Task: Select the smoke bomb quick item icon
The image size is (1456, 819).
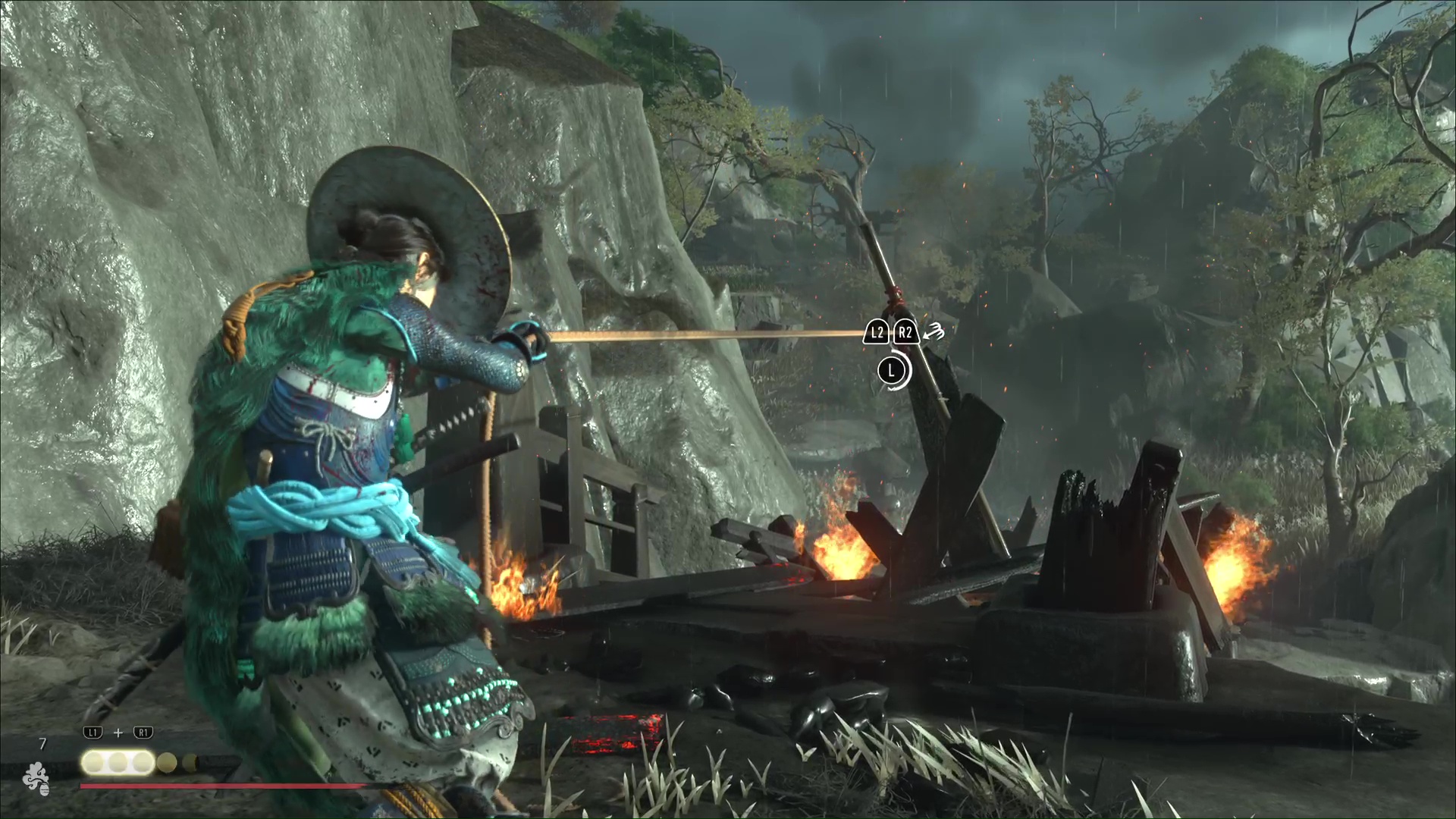Action: (35, 779)
